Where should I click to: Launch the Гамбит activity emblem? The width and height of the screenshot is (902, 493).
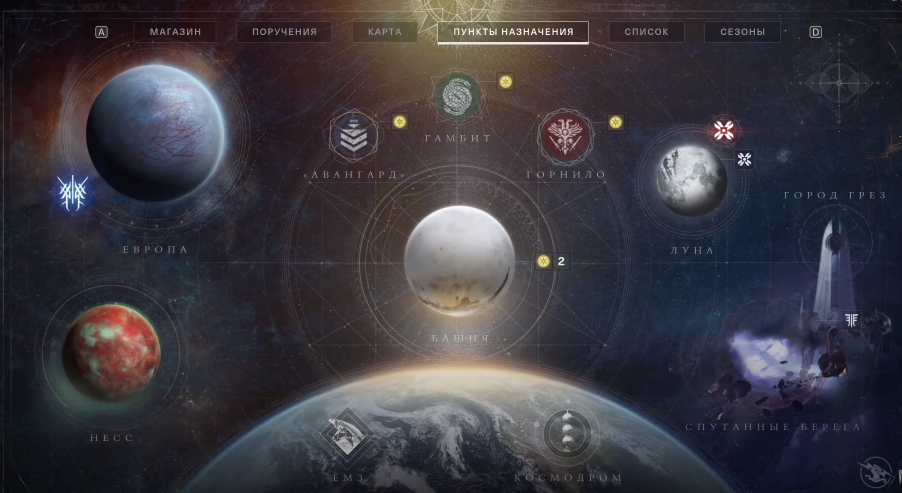(459, 96)
